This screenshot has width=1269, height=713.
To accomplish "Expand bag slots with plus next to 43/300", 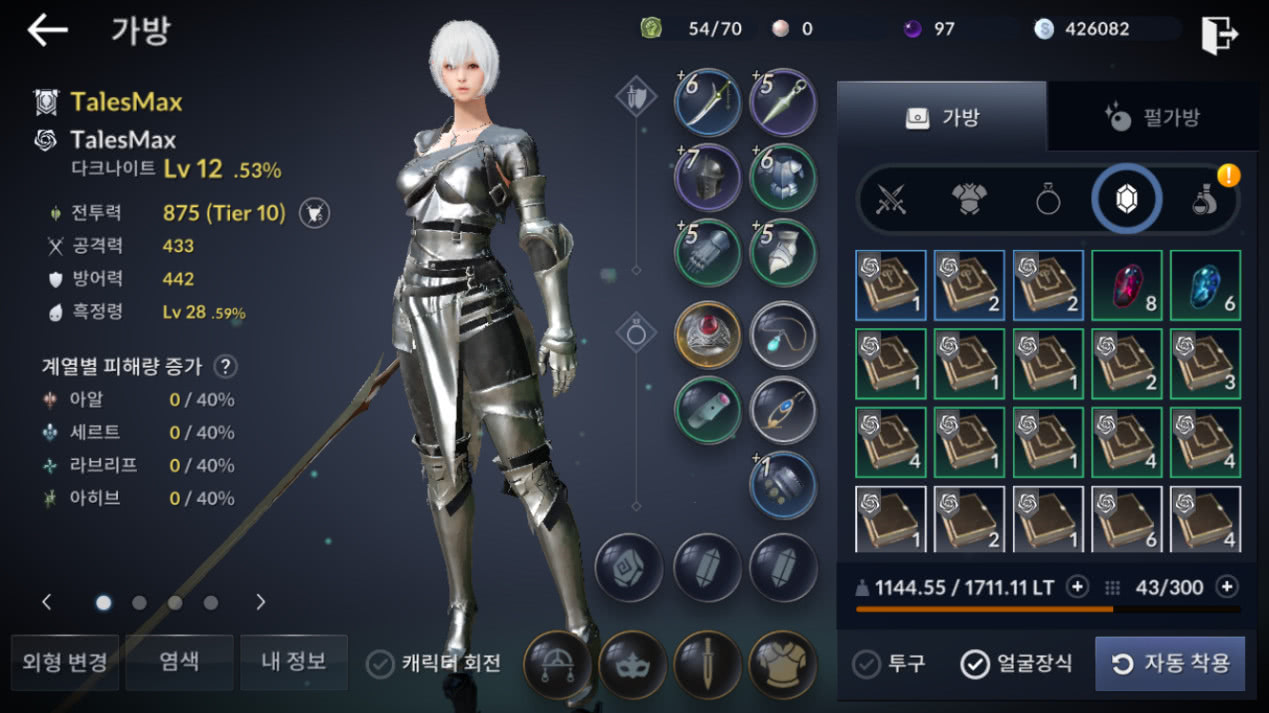I will (x=1226, y=587).
